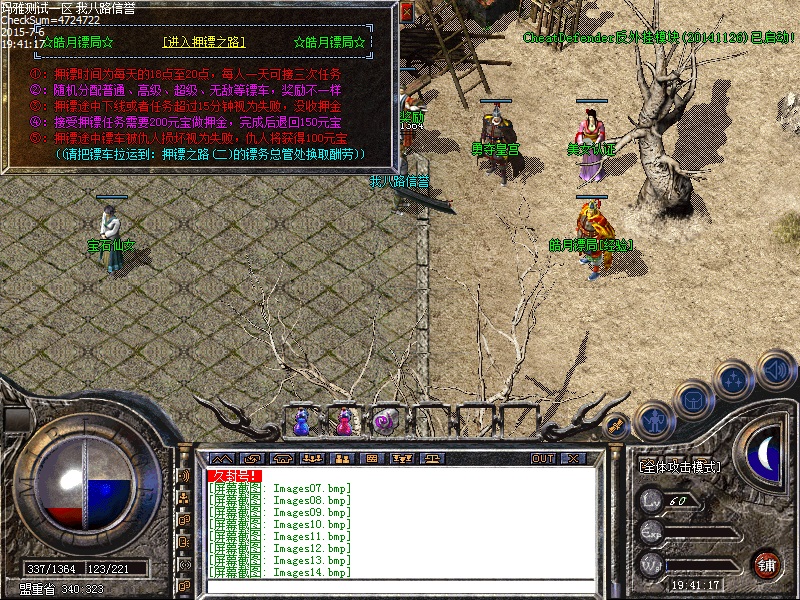This screenshot has width=800, height=600.
Task: Click the 进入押镖之路 dialogue link
Action: coord(203,43)
